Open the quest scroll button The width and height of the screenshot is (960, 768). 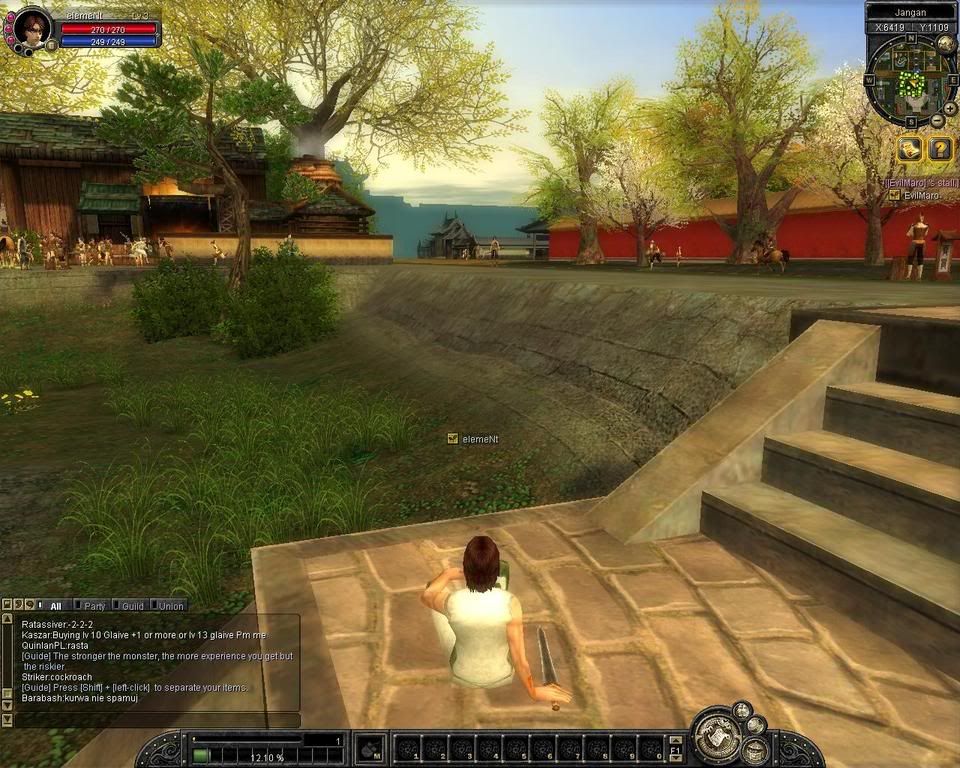pyautogui.click(x=909, y=149)
